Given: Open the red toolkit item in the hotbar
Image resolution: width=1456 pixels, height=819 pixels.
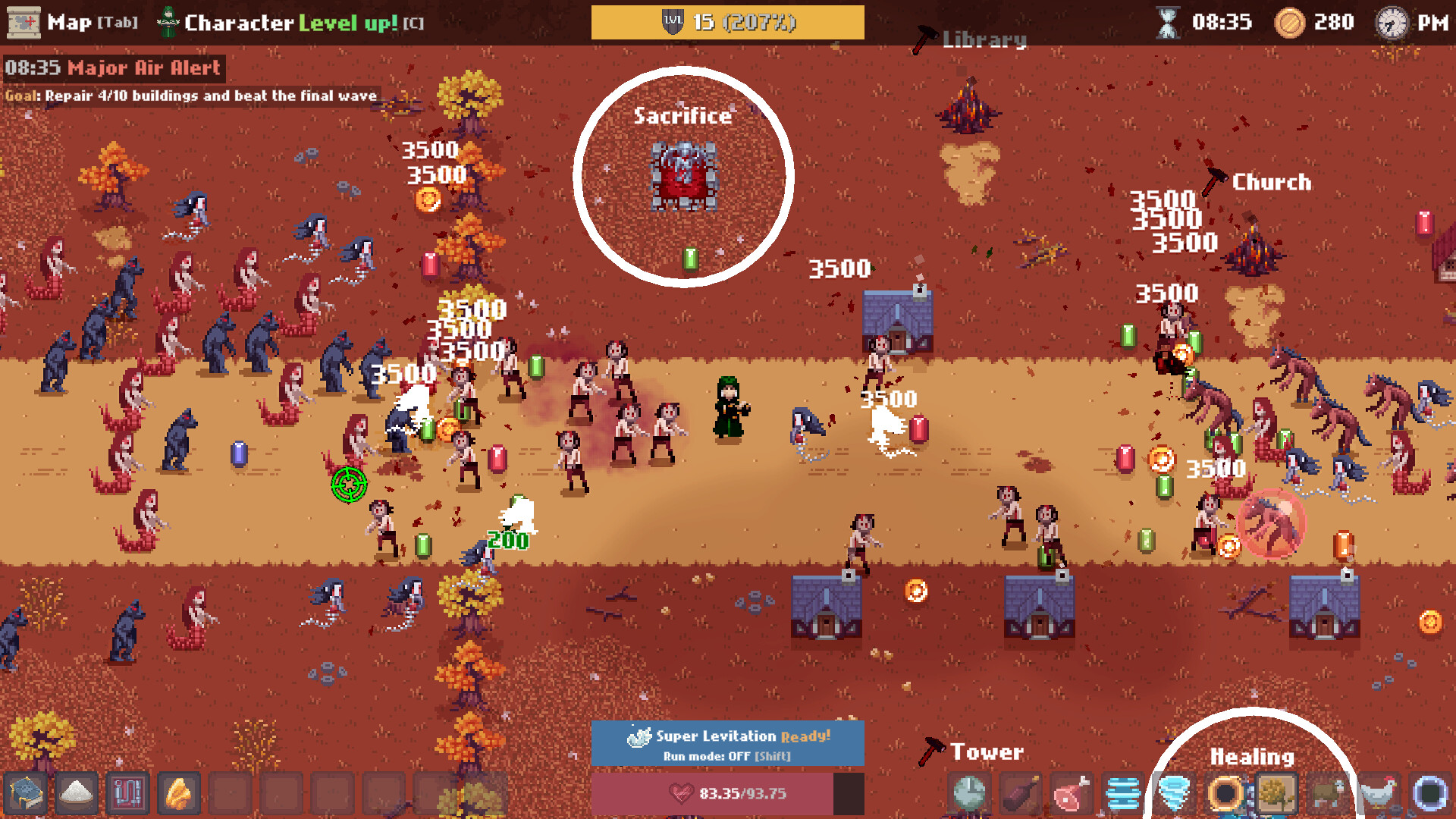Looking at the screenshot, I should coord(128,794).
